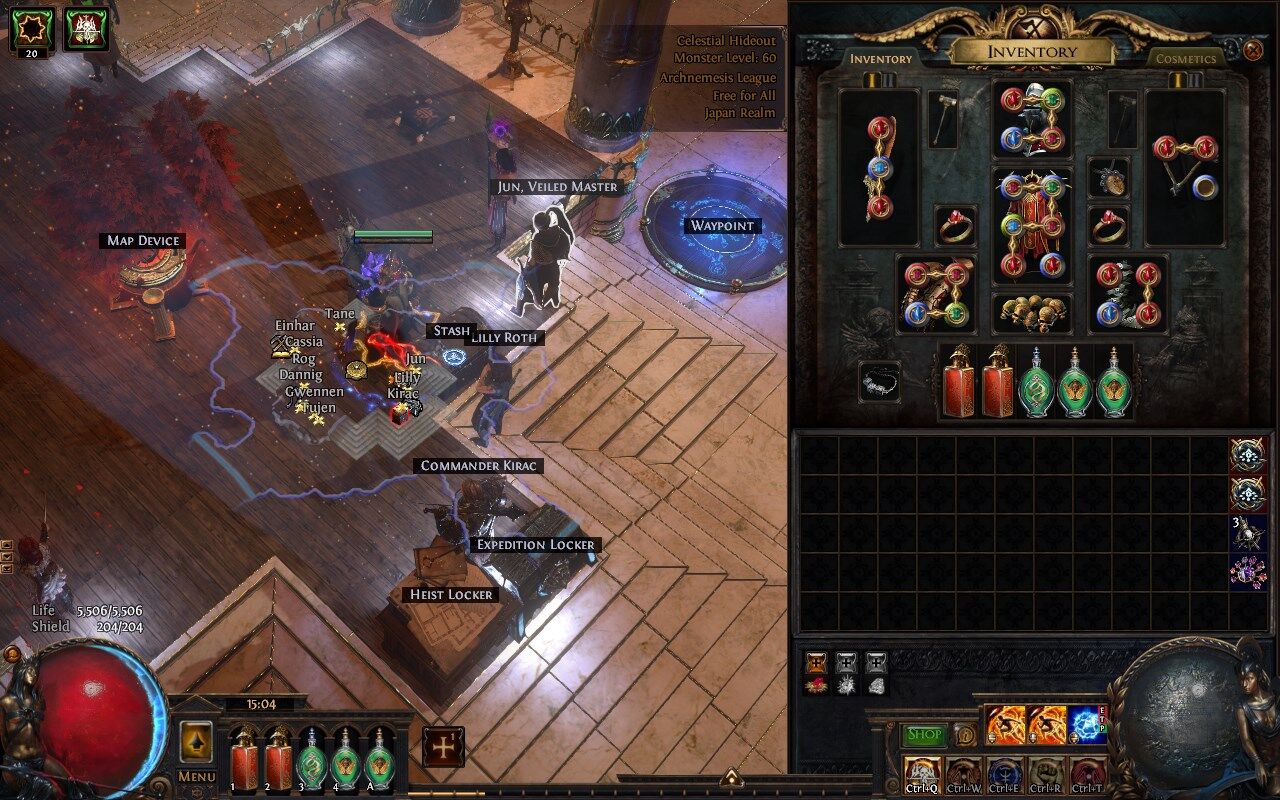1280x800 pixels.
Task: Click the round icon next to Shop
Action: click(x=965, y=735)
